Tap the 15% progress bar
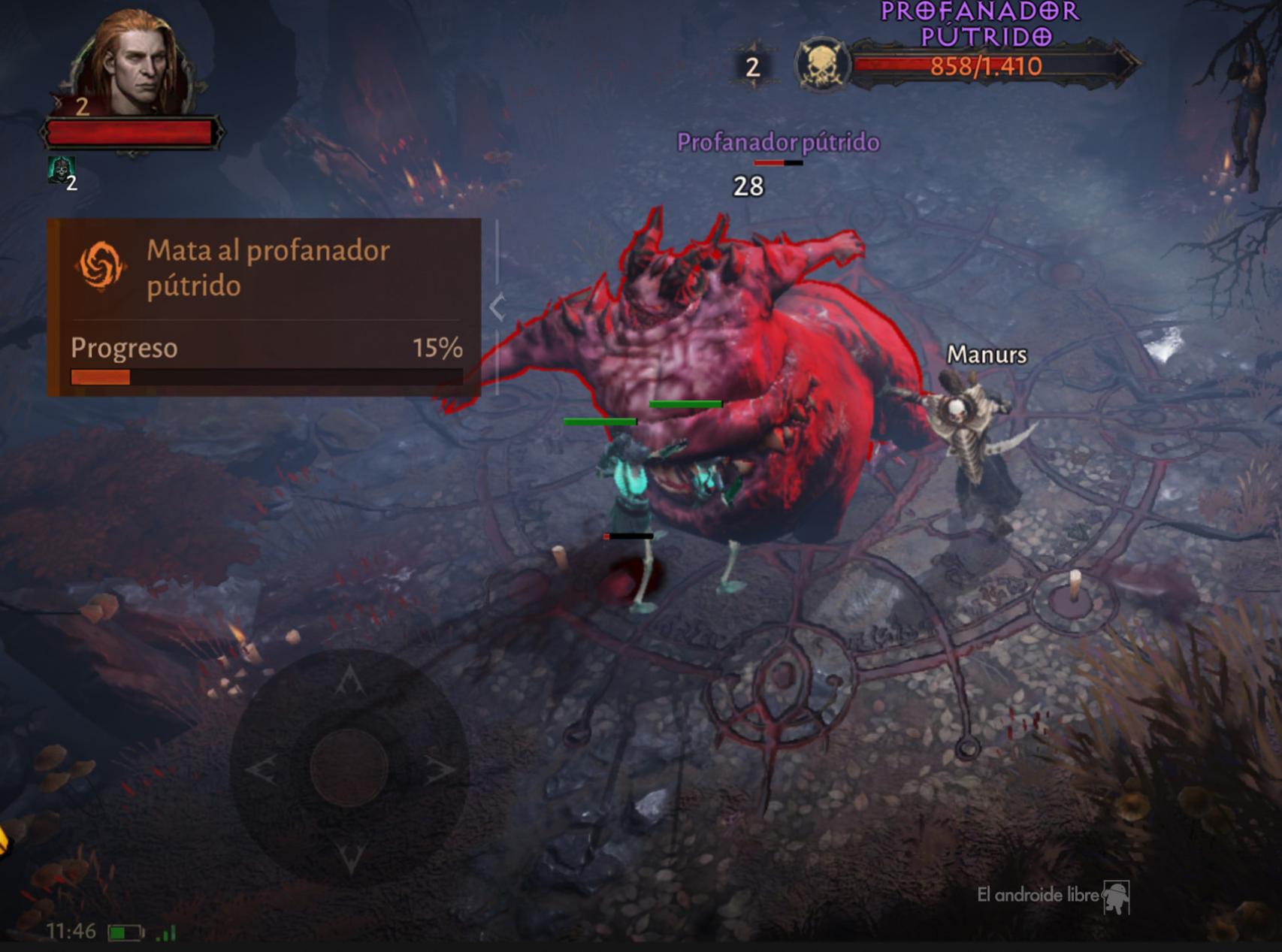This screenshot has width=1282, height=952. (x=267, y=375)
